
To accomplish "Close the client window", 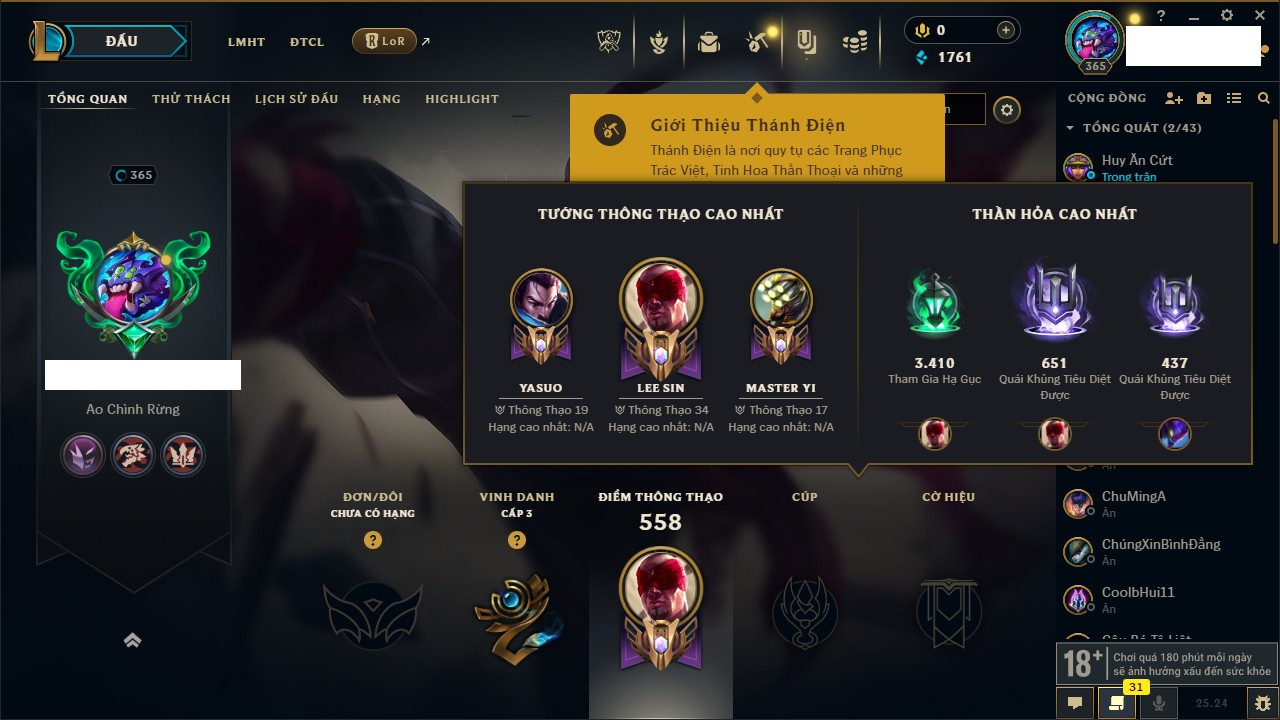I will coord(1256,16).
